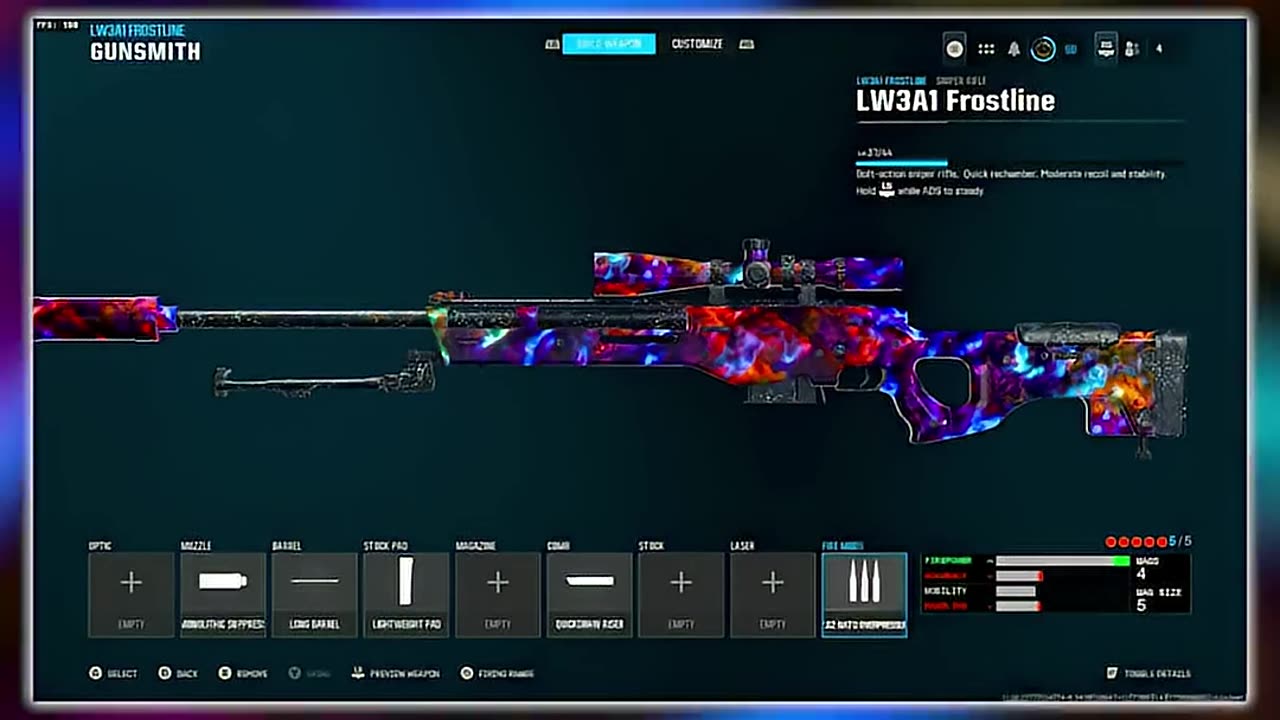Open the social party icon
The height and width of the screenshot is (720, 1280).
pyautogui.click(x=1133, y=49)
